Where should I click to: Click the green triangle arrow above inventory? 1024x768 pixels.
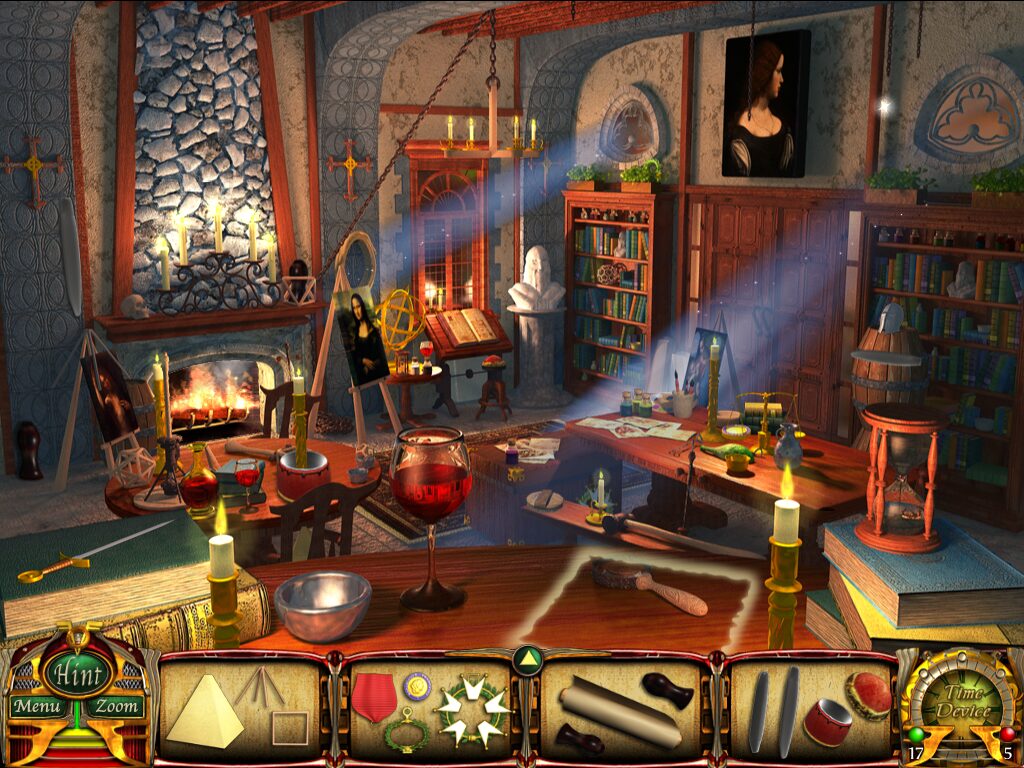[527, 659]
